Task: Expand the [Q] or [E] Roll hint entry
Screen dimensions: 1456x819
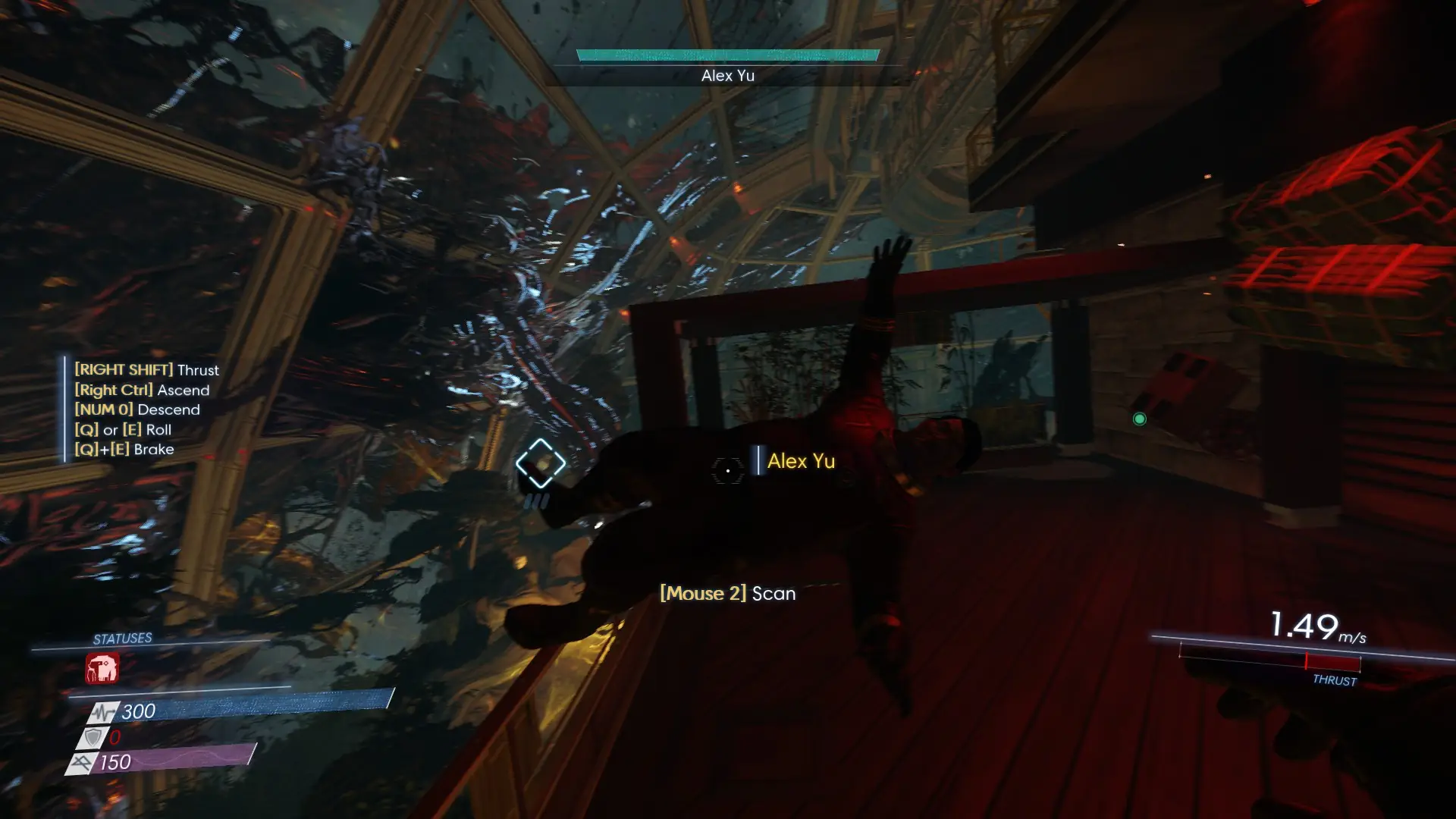Action: (124, 429)
